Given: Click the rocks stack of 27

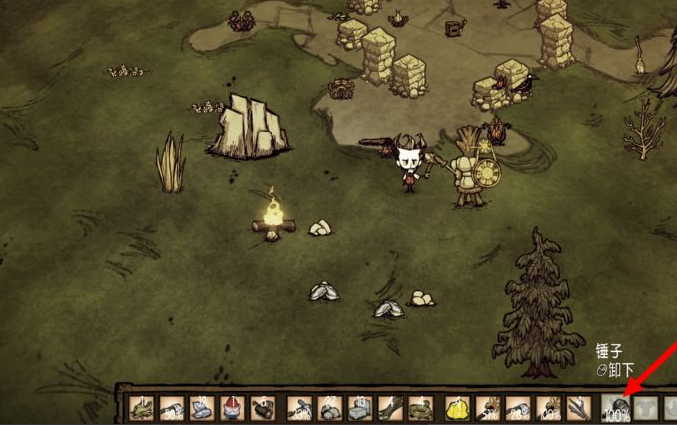Looking at the screenshot, I should click(327, 407).
